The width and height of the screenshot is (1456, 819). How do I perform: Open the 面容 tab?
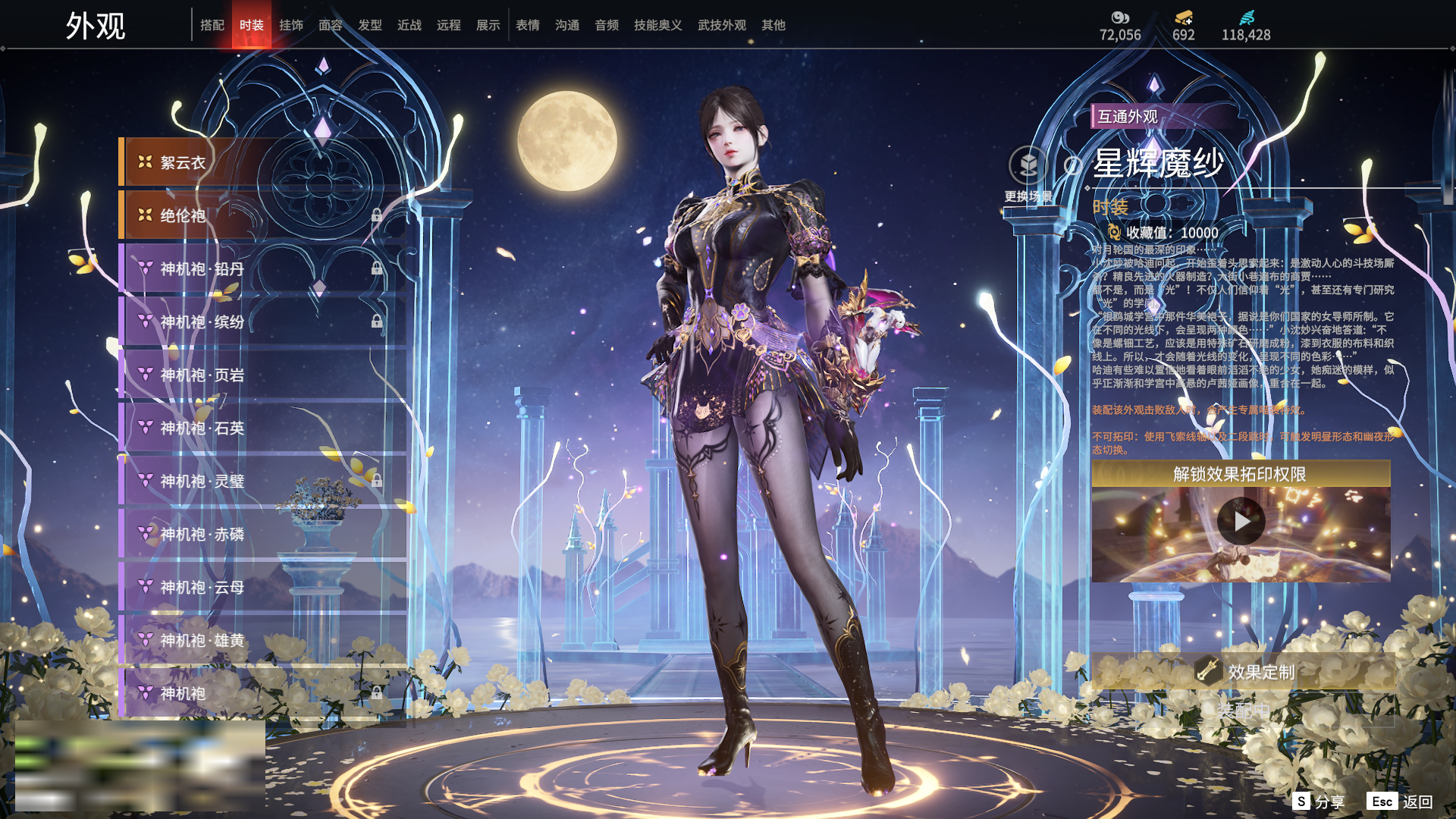[x=330, y=25]
